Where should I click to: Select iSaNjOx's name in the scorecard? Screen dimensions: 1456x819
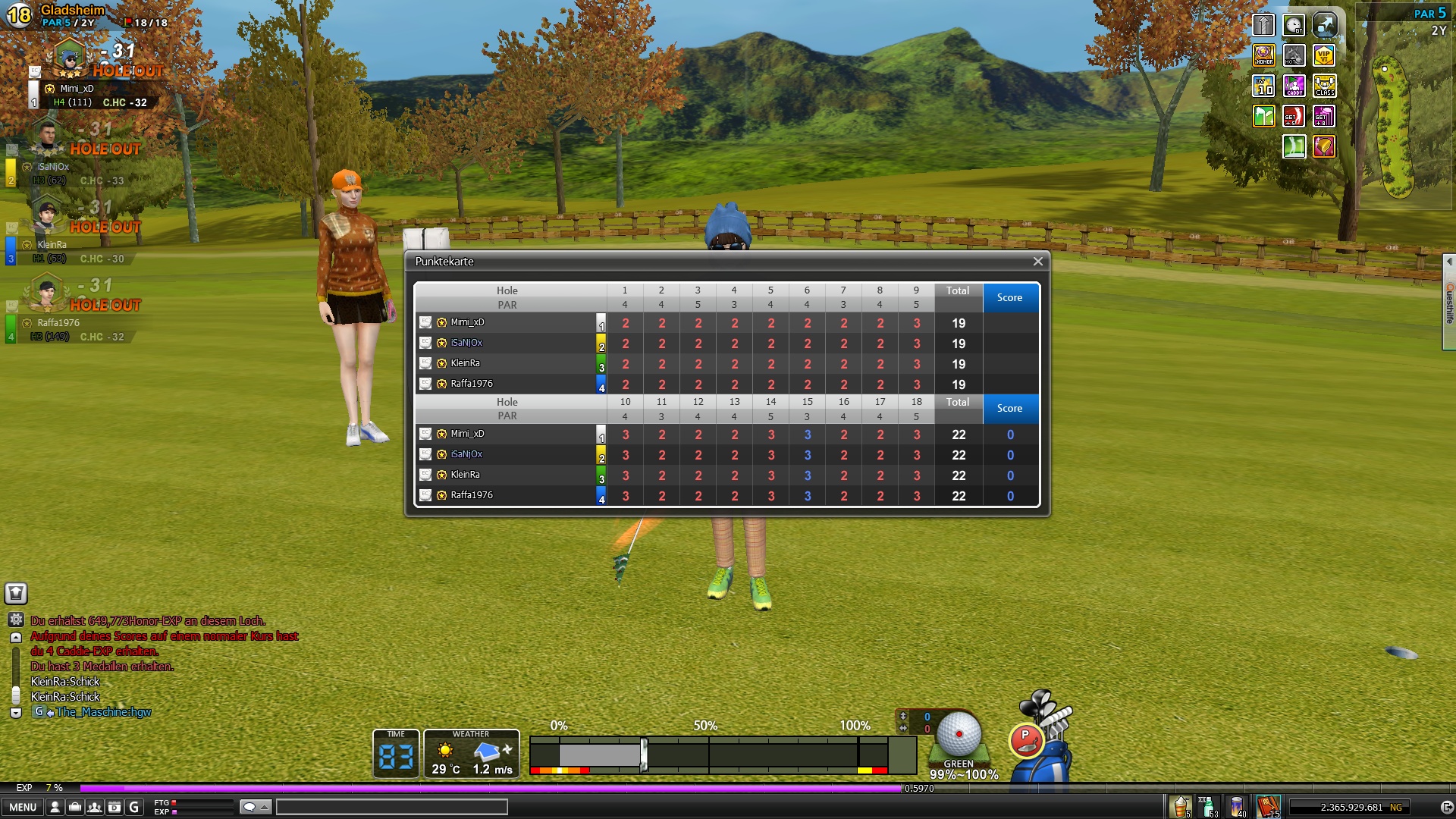(x=466, y=343)
